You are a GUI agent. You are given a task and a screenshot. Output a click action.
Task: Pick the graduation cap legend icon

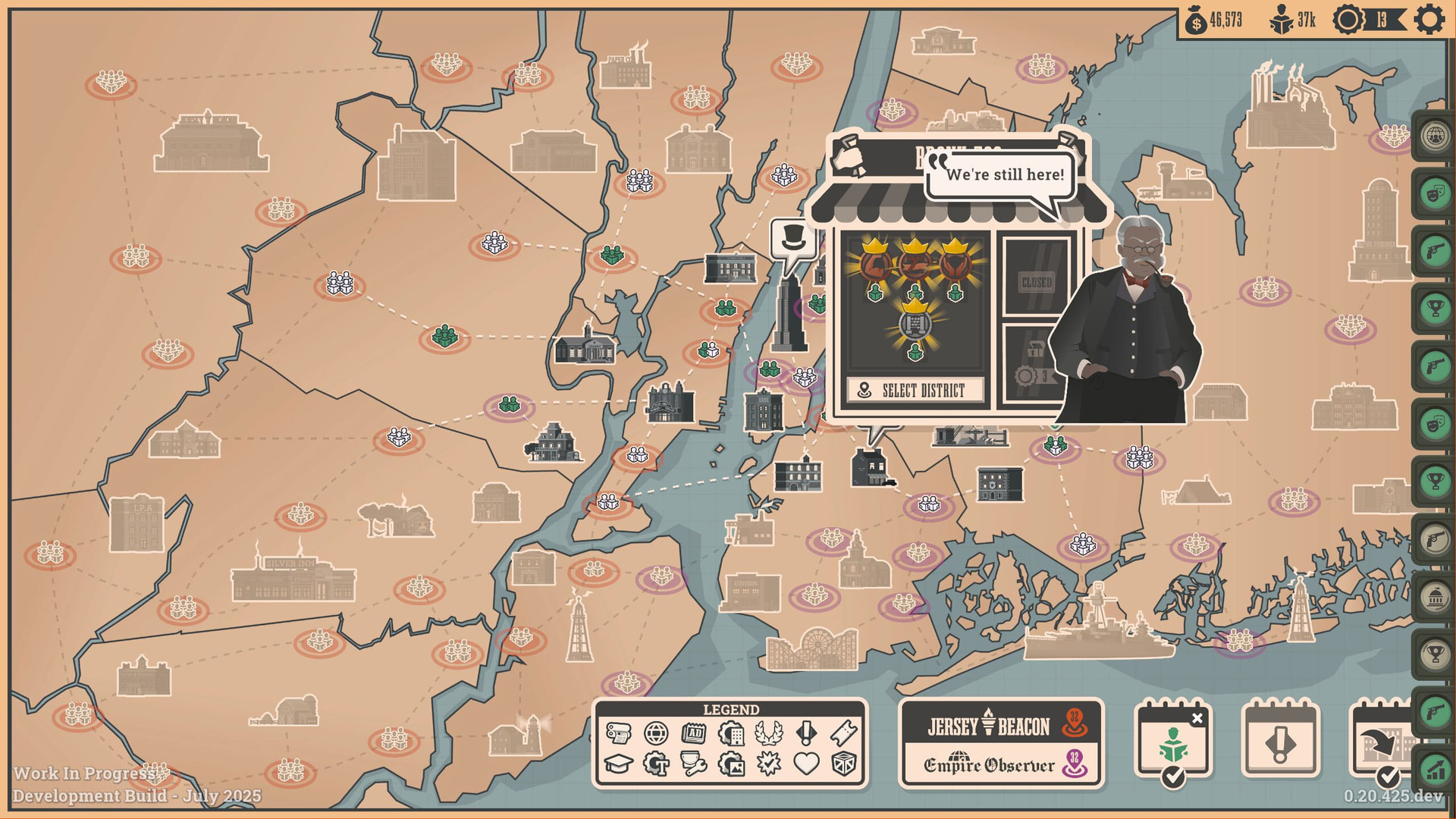[x=619, y=764]
